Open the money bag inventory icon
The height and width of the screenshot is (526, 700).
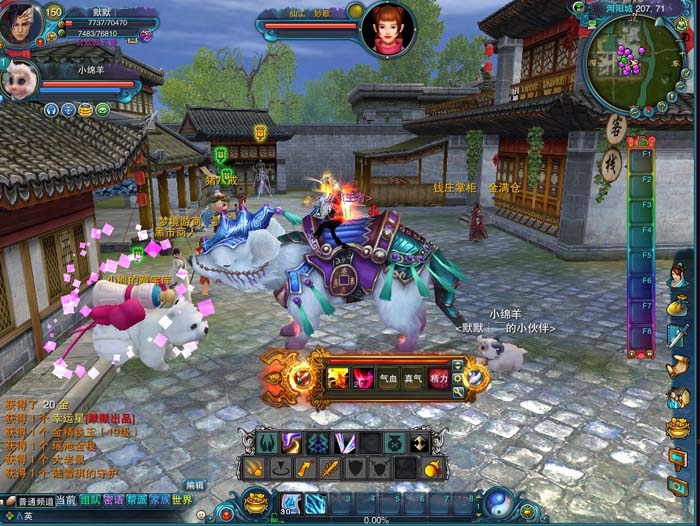tap(678, 304)
